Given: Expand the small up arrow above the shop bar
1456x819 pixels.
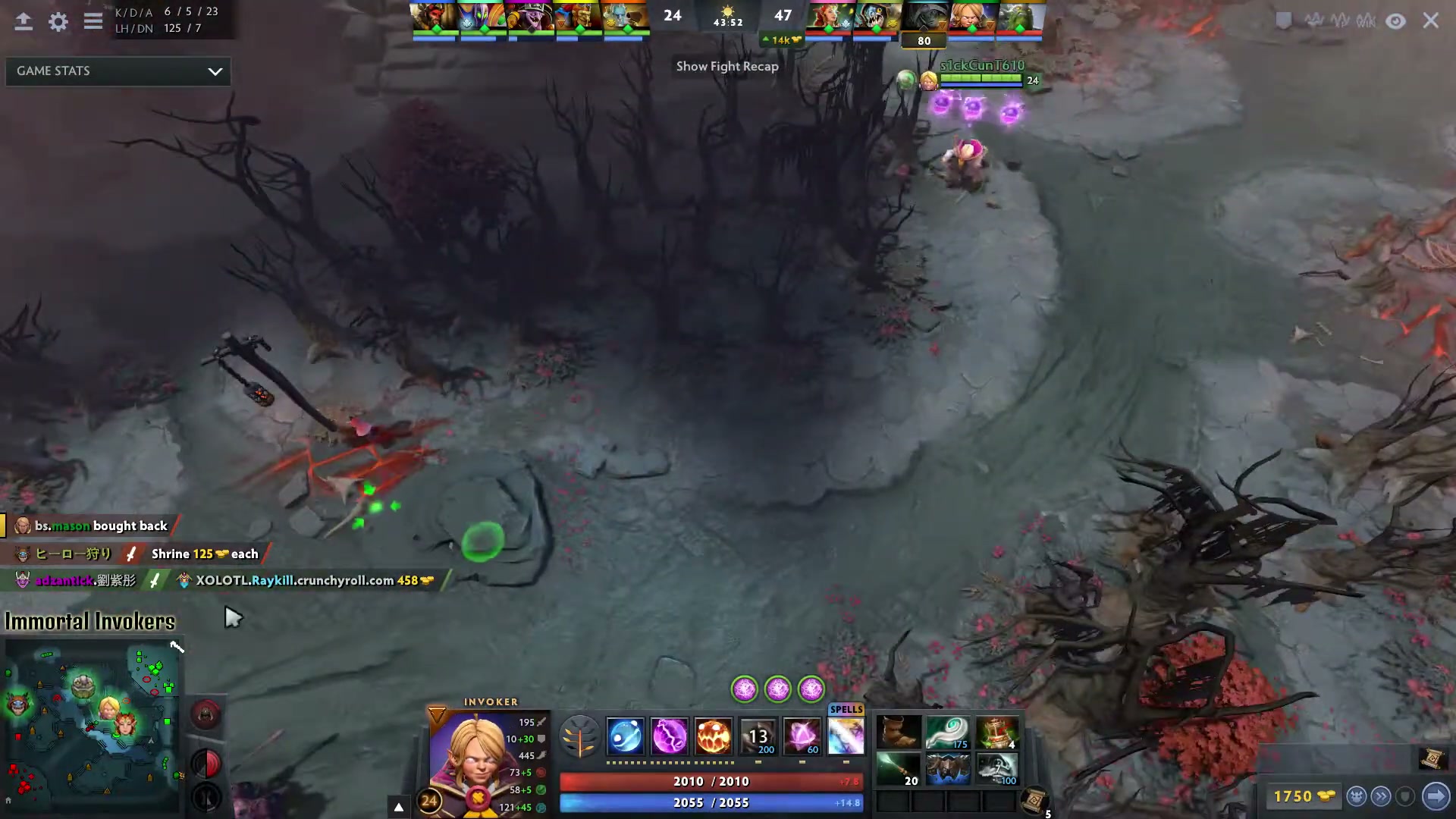Looking at the screenshot, I should pyautogui.click(x=398, y=807).
